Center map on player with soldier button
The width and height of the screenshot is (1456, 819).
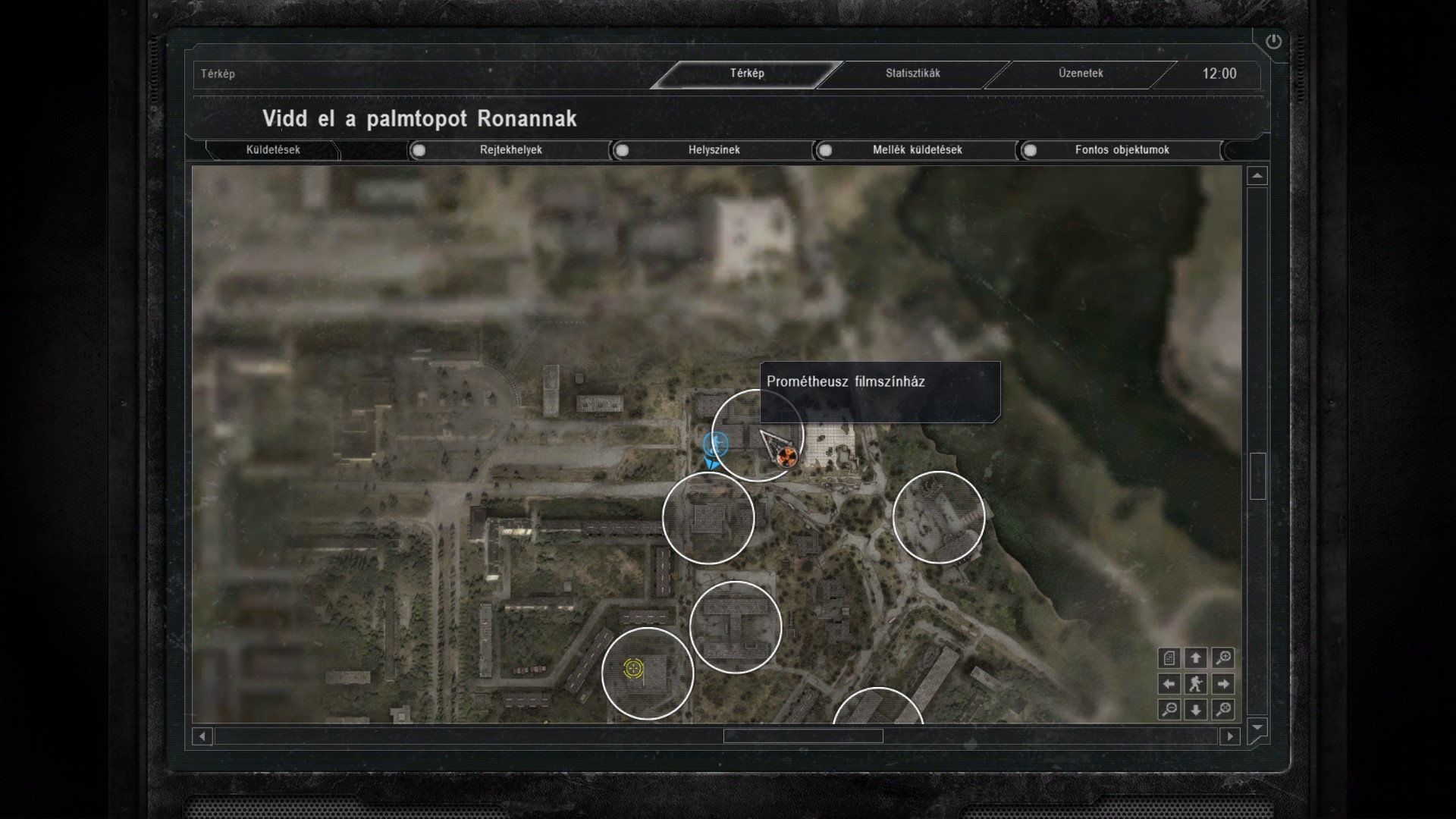click(x=1196, y=684)
